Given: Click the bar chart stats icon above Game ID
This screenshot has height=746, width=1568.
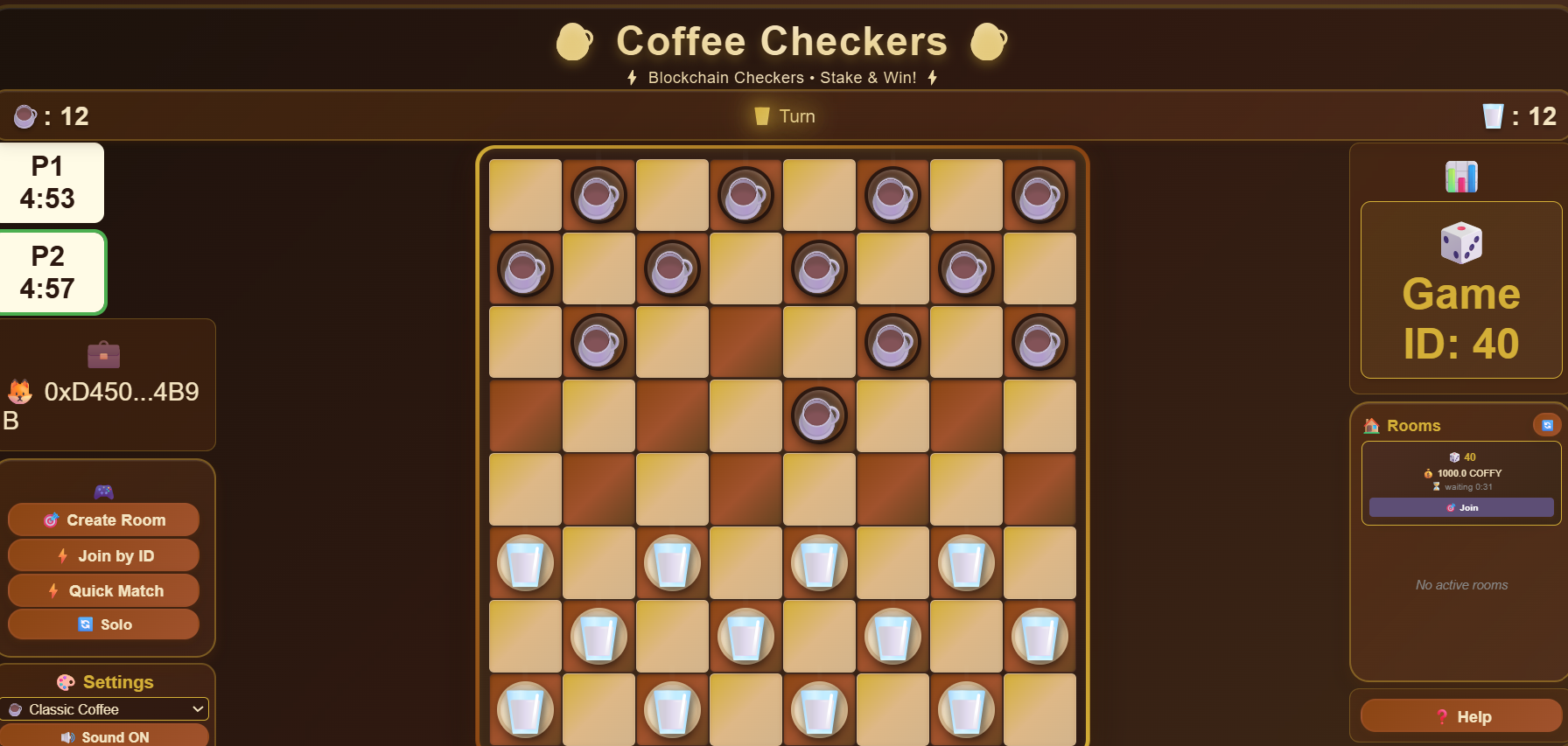Looking at the screenshot, I should click(1460, 176).
